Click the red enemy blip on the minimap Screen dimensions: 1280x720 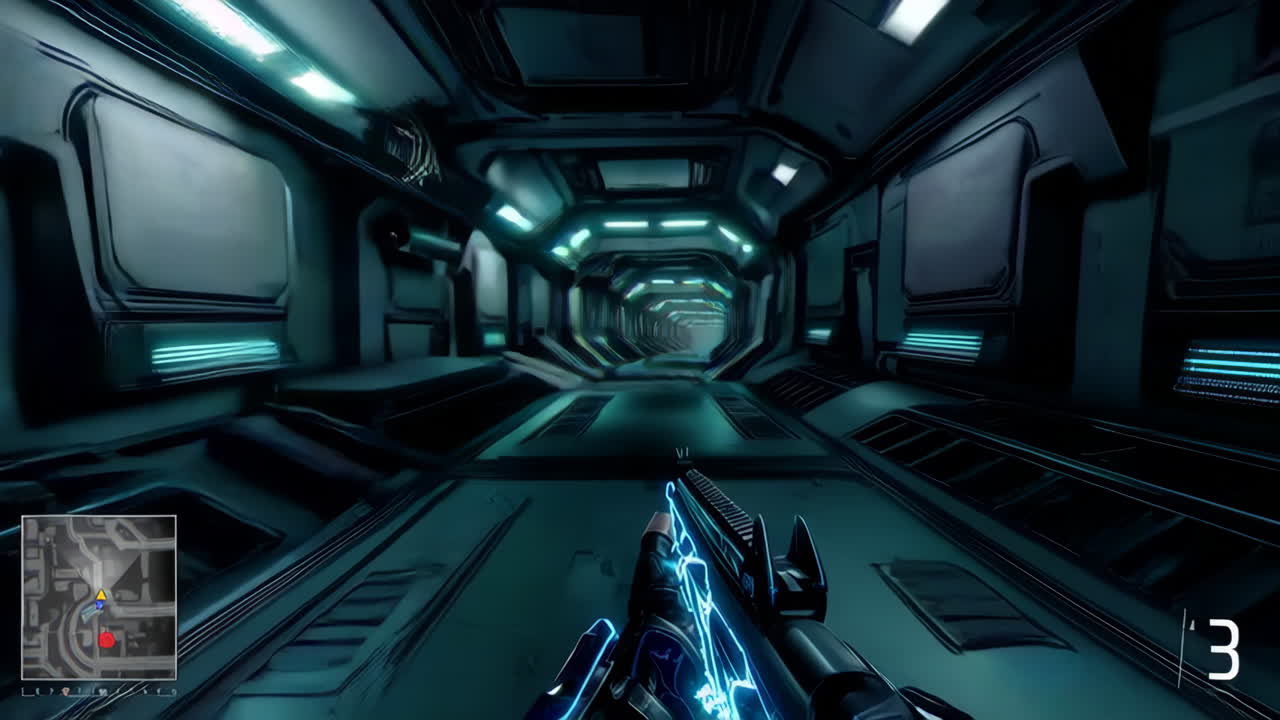(x=107, y=641)
